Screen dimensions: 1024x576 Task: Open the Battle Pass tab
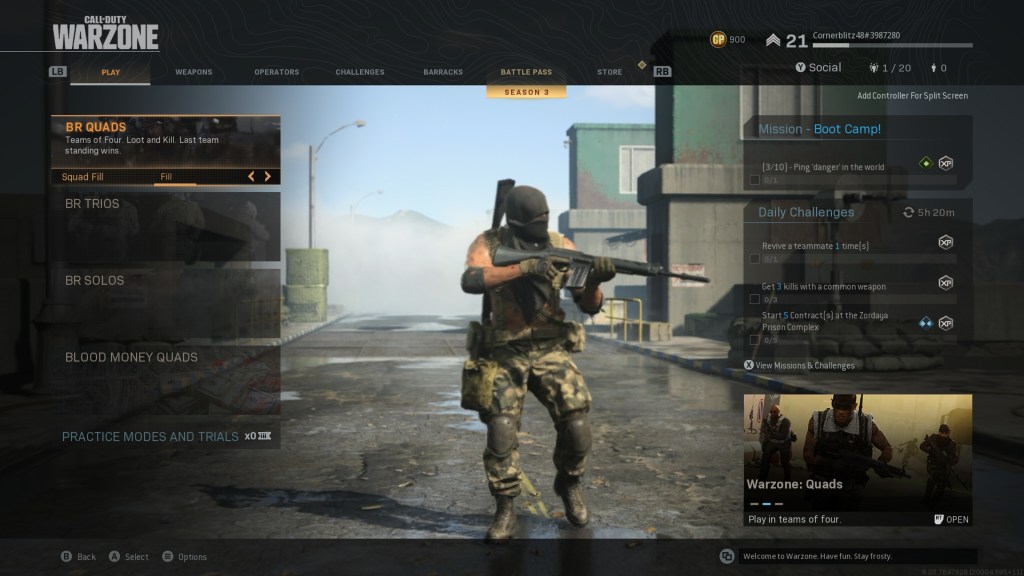[526, 72]
